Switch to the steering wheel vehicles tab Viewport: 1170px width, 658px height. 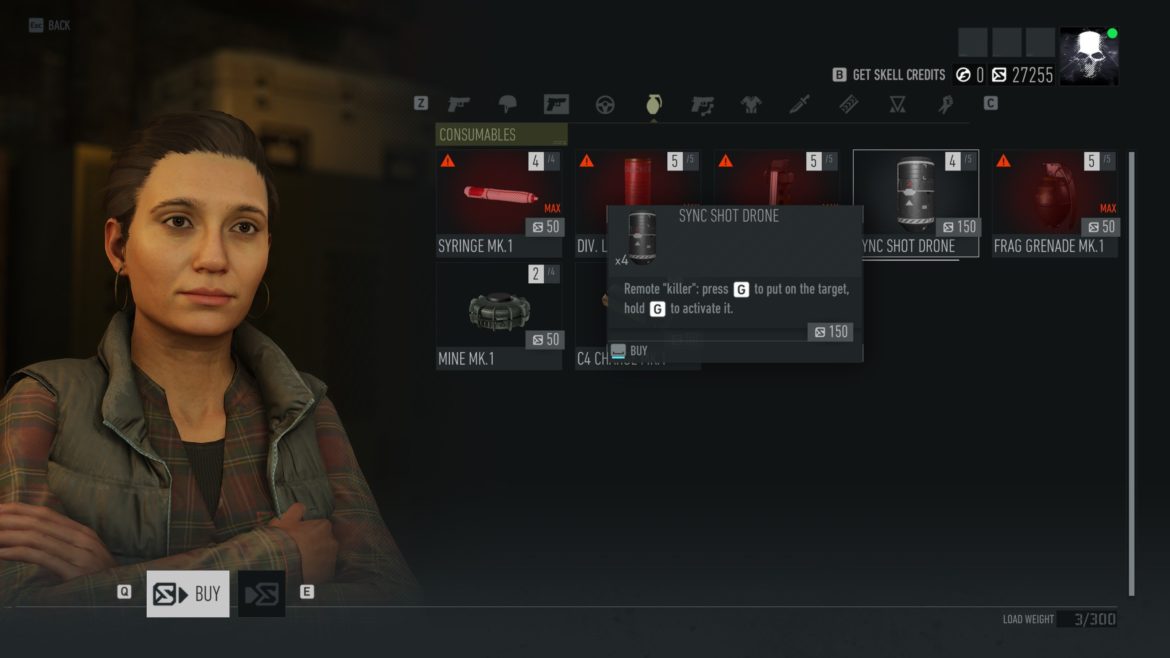click(605, 104)
